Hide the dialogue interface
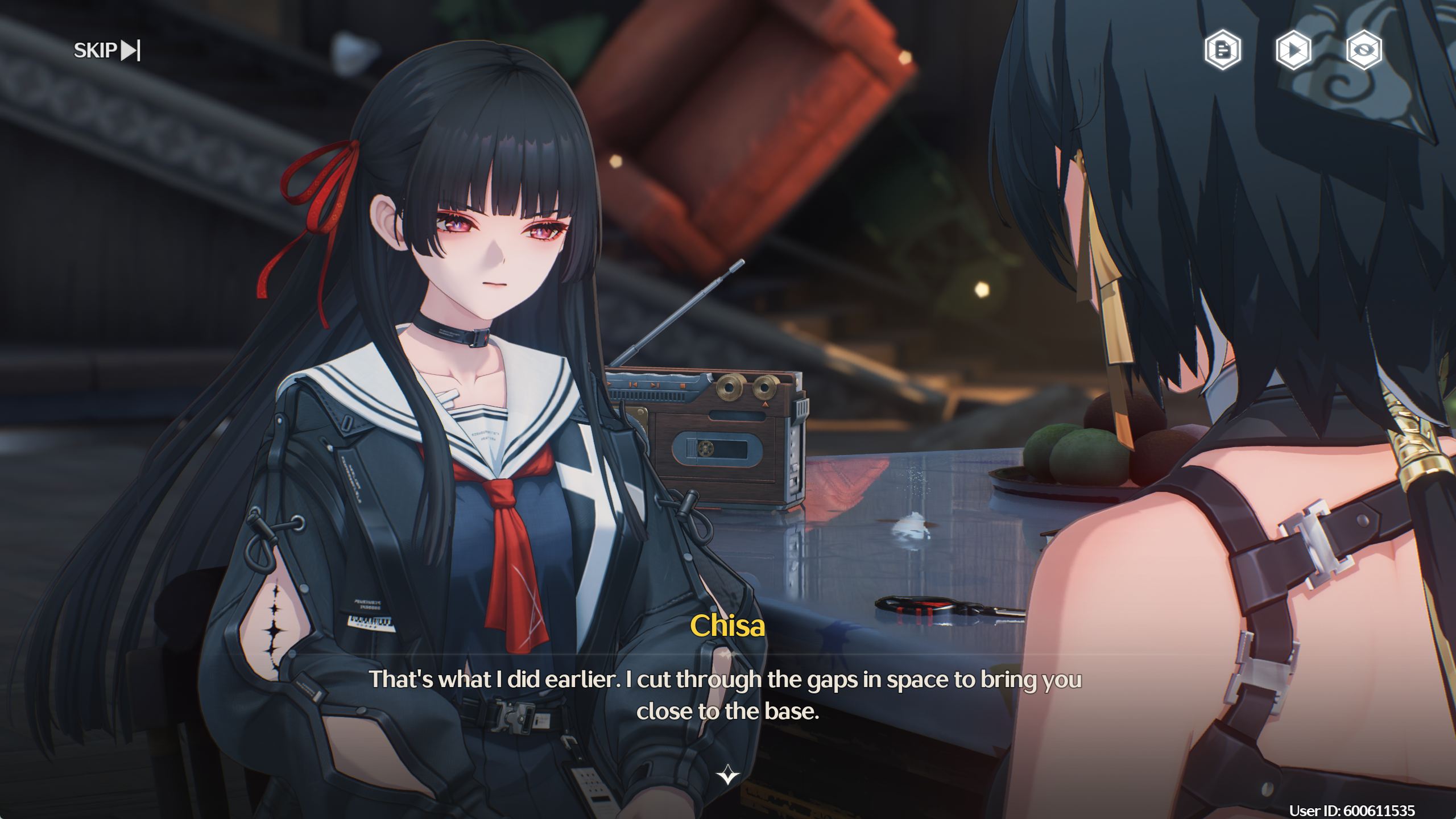Screen dimensions: 1456x819 (x=1364, y=50)
